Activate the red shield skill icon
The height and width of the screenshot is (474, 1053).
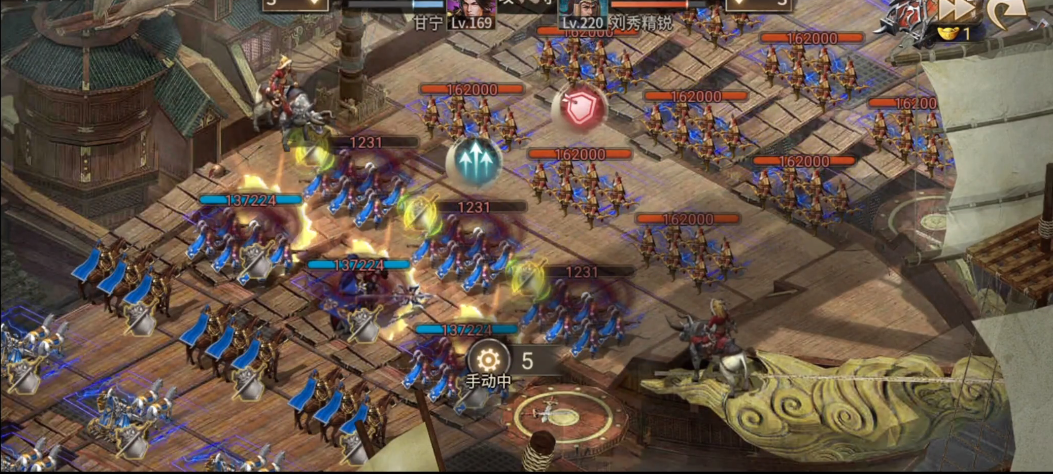point(578,108)
